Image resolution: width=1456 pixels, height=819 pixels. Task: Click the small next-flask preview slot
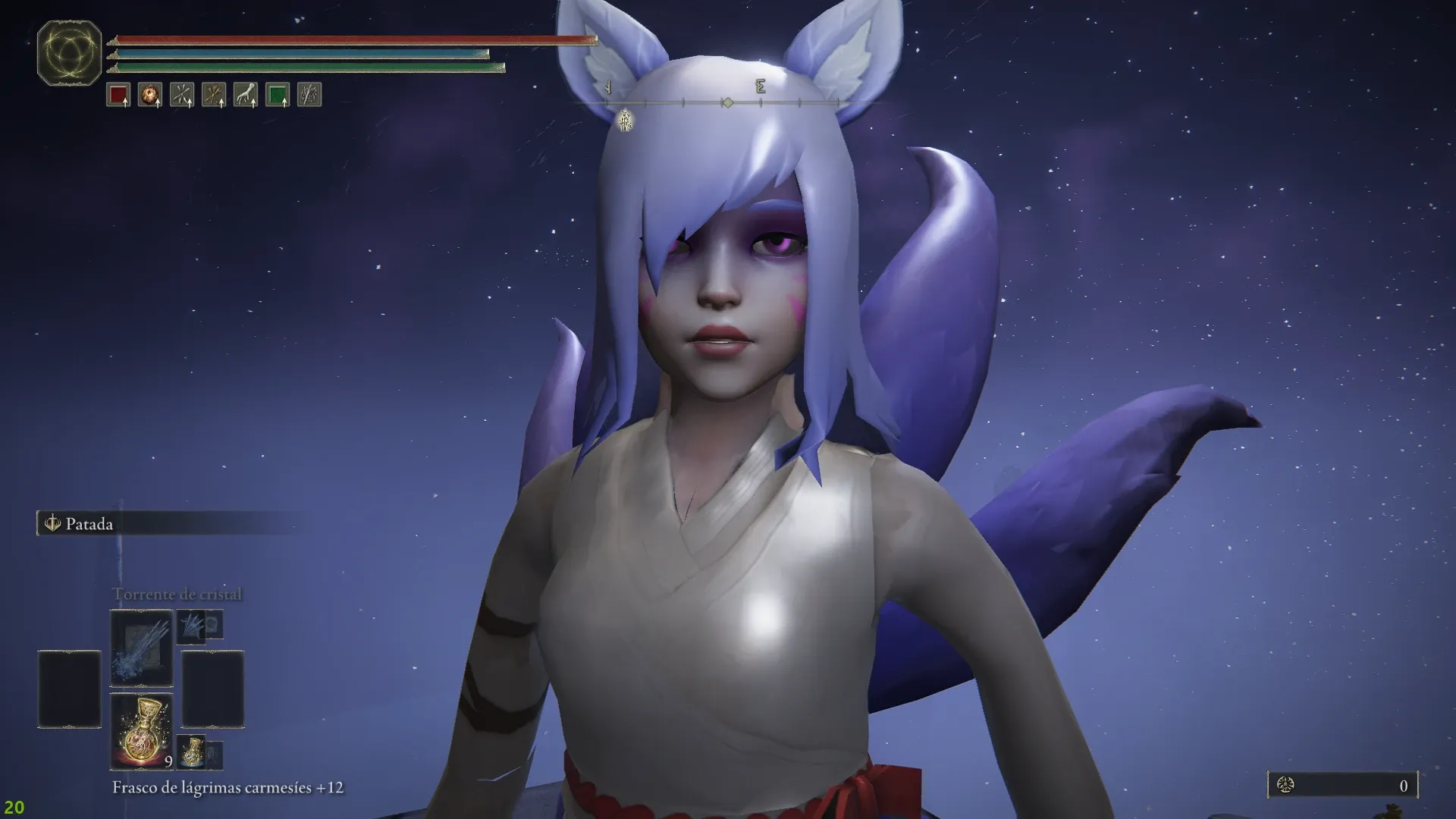point(193,751)
